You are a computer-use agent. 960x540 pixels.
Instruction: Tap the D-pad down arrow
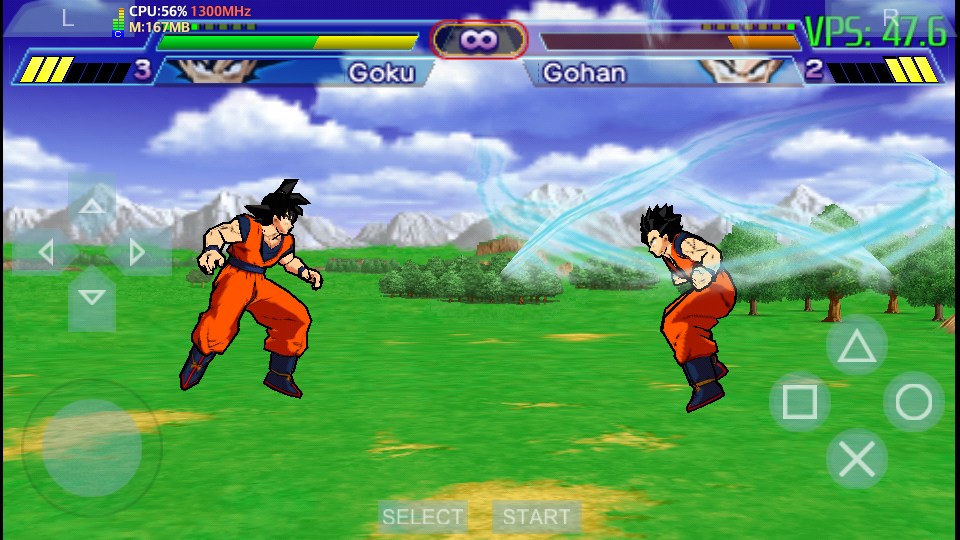(91, 296)
